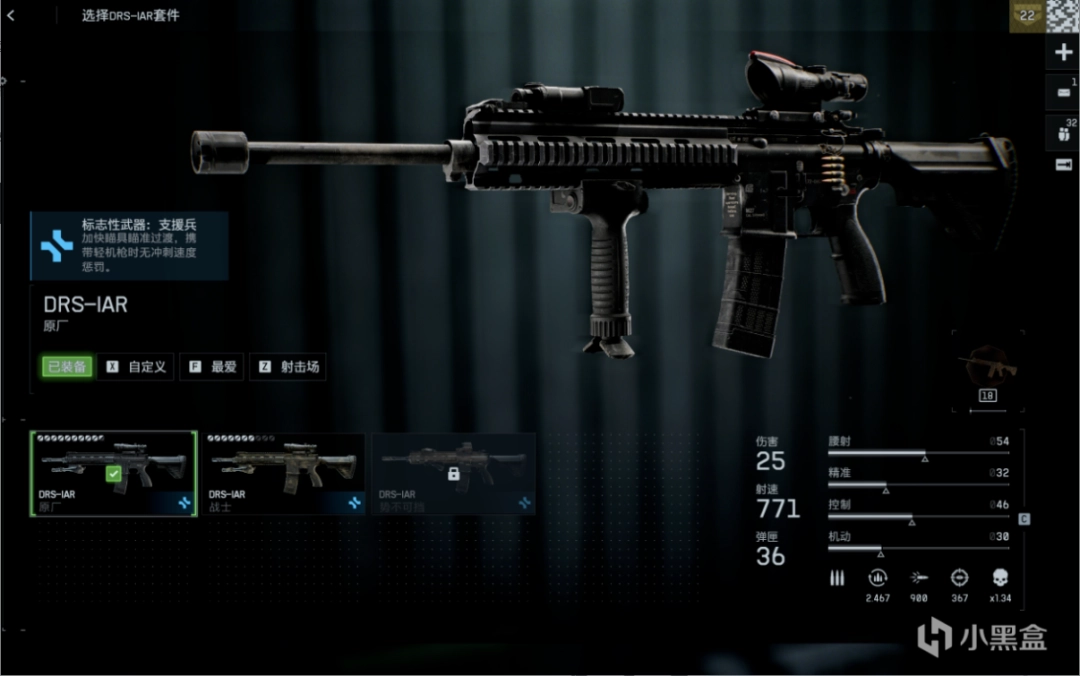Select the DRS-IAR 原厂 package tile

tap(113, 473)
